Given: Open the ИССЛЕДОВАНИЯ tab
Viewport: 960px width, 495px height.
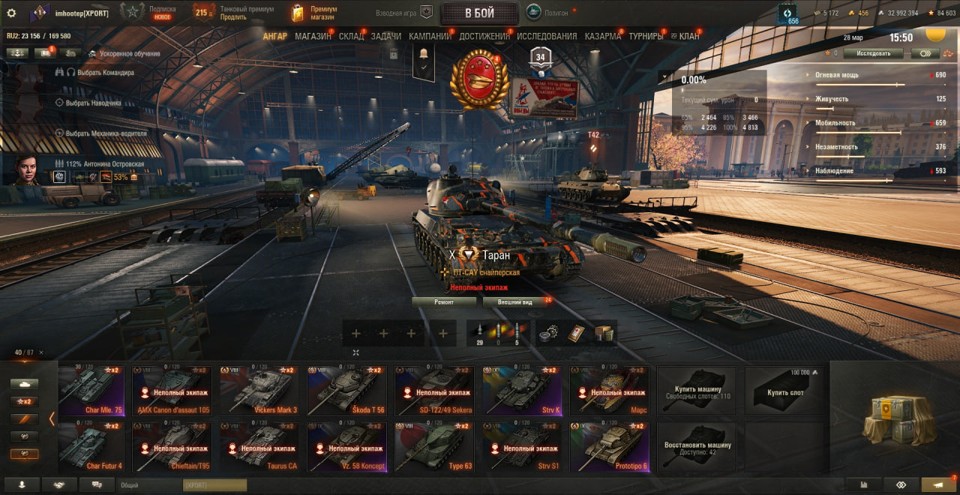Looking at the screenshot, I should click(x=547, y=37).
